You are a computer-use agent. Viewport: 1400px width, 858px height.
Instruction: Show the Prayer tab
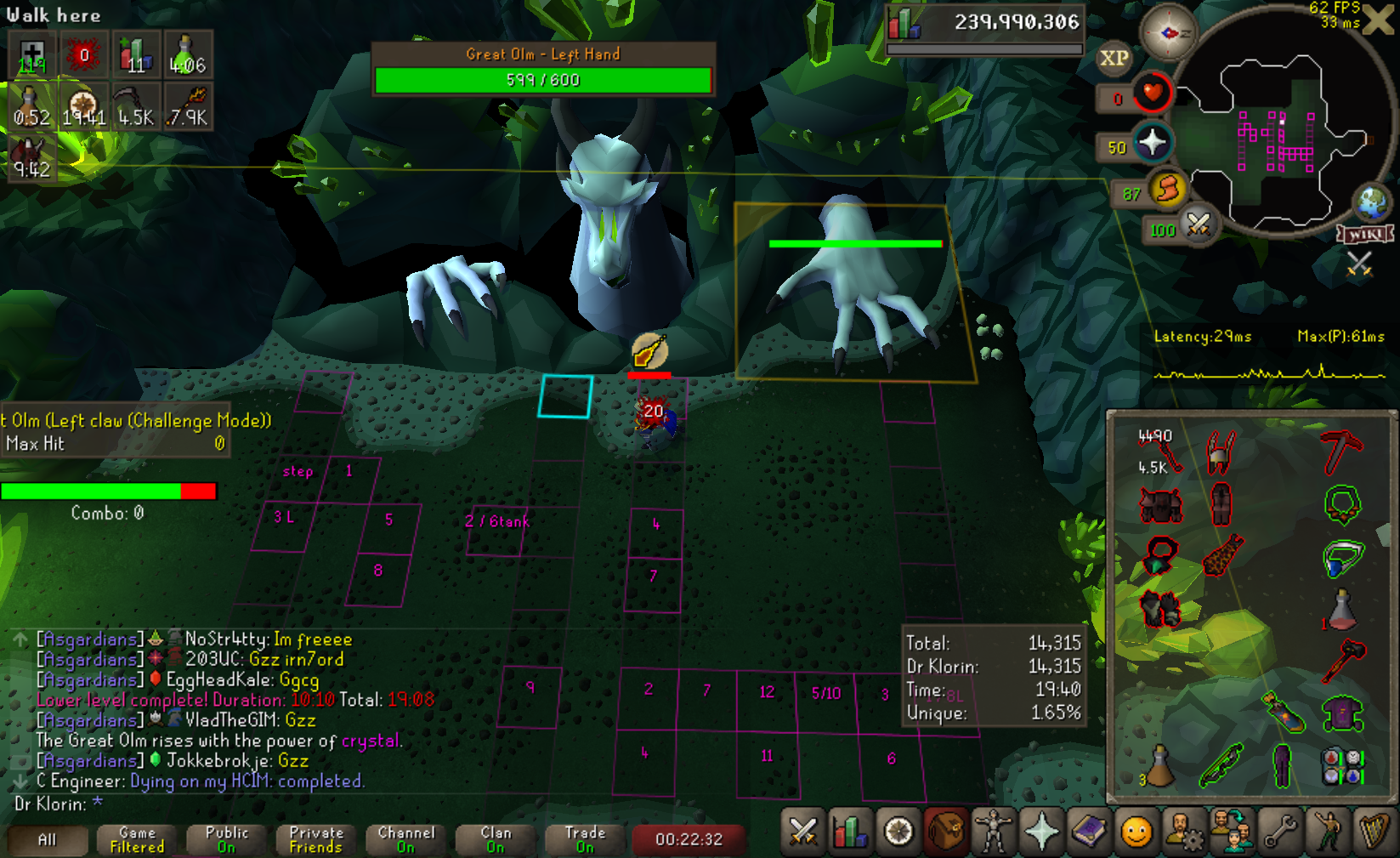point(1041,832)
